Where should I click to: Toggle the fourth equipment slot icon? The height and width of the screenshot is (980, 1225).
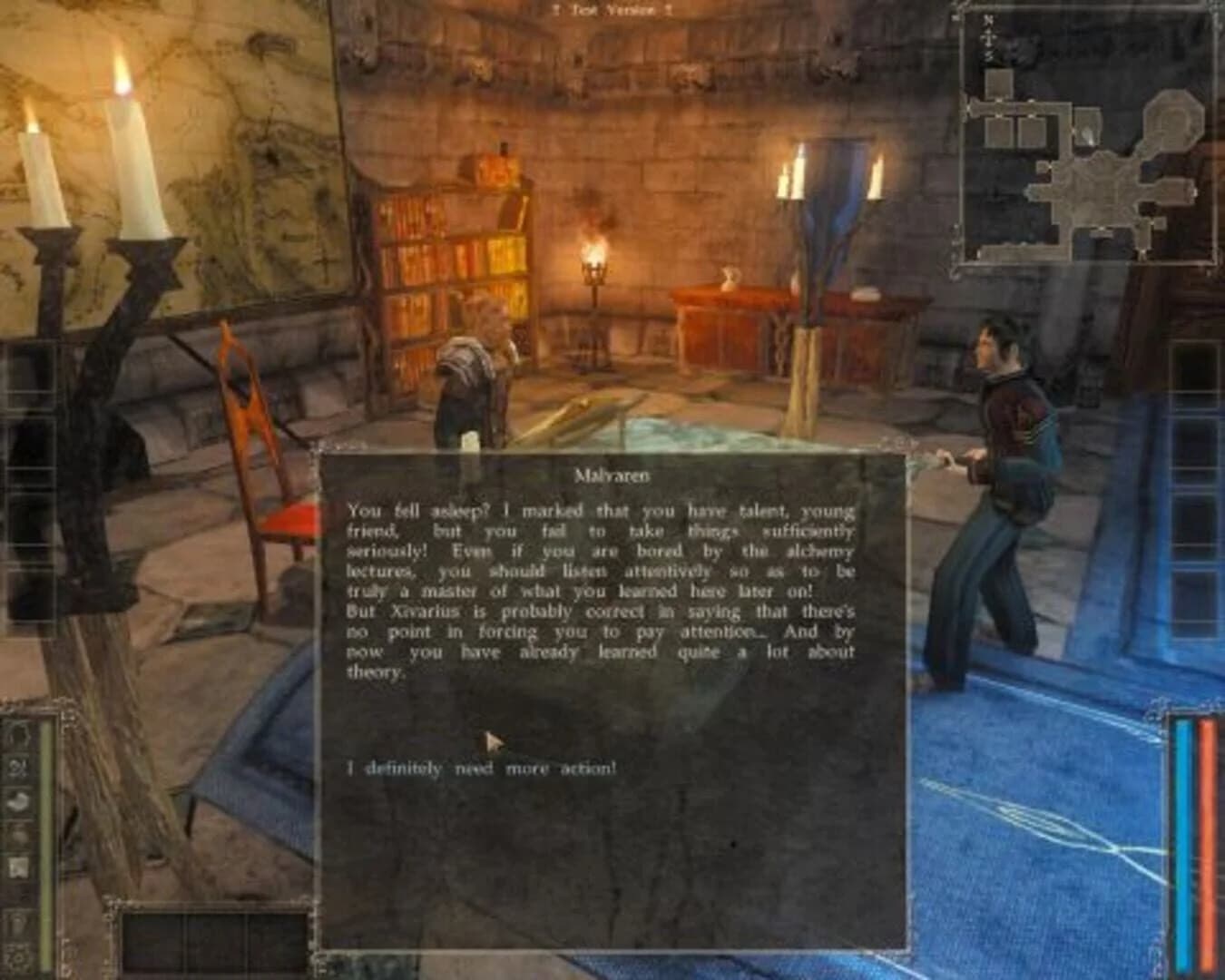[18, 834]
